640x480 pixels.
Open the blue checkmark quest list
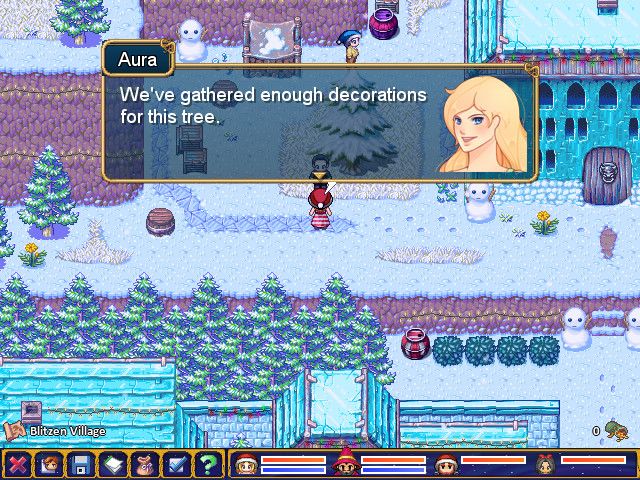click(x=176, y=464)
